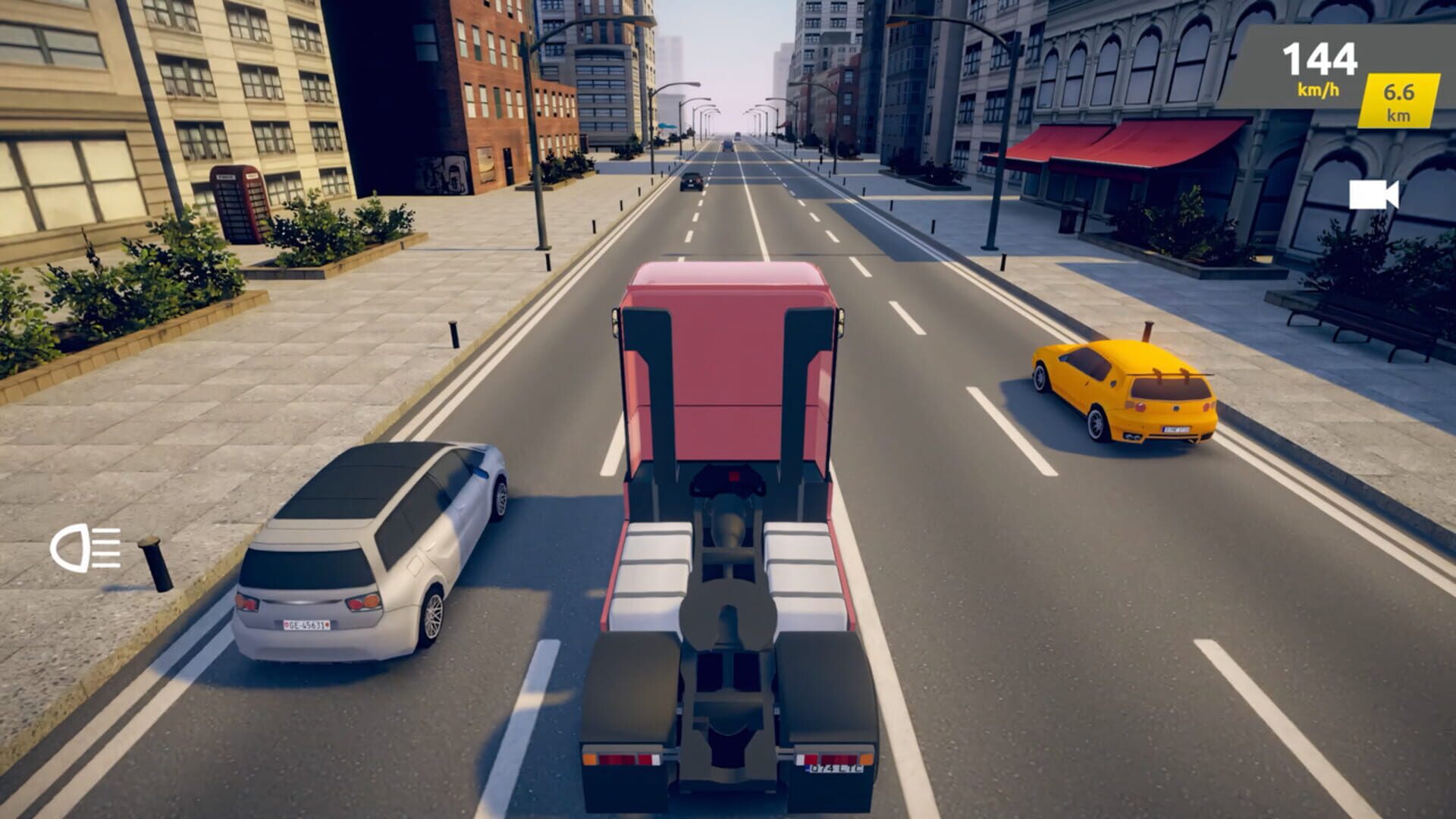Select the white km/h unit label
This screenshot has width=1456, height=819.
click(1318, 89)
